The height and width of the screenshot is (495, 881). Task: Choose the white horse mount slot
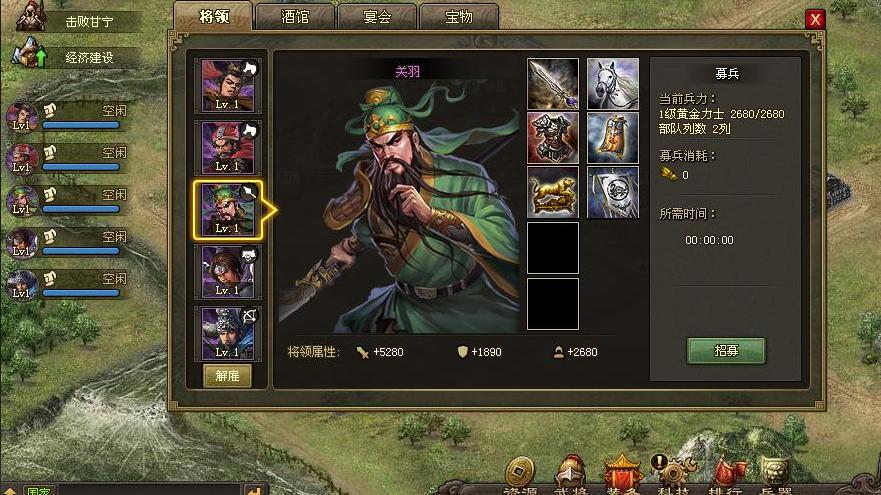(613, 84)
